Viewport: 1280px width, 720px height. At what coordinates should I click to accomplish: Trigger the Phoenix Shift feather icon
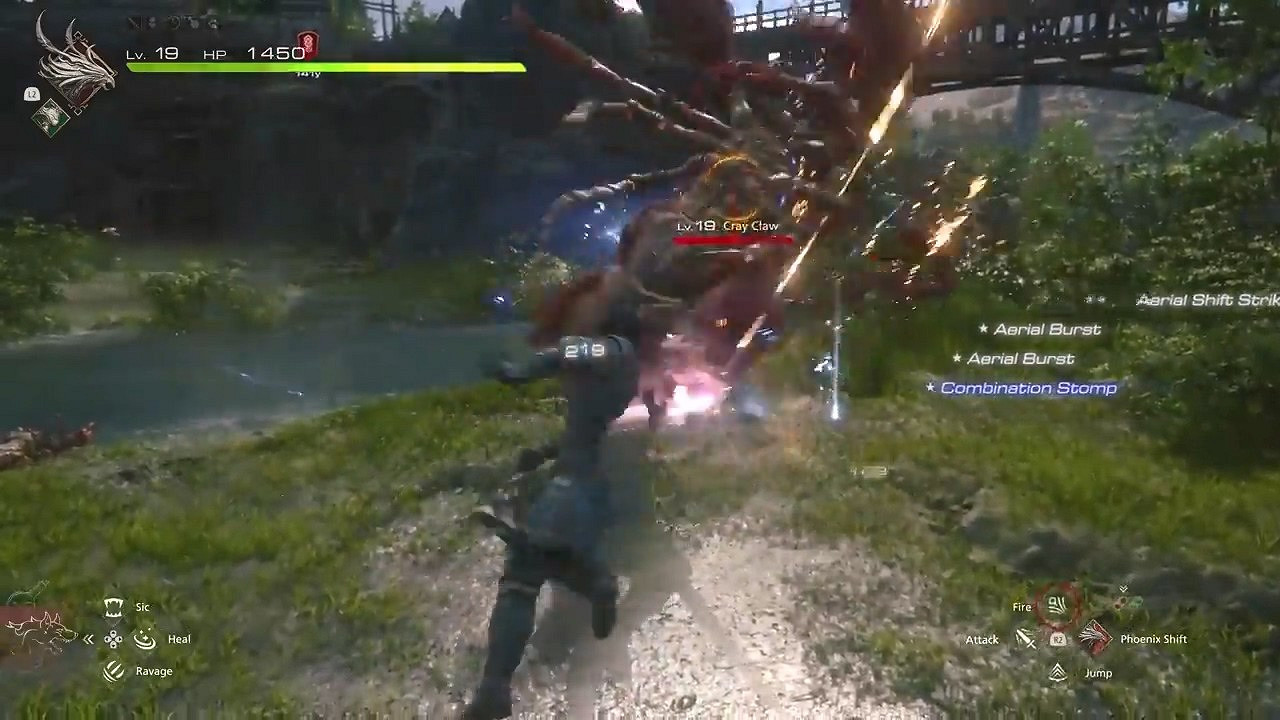pos(1096,637)
